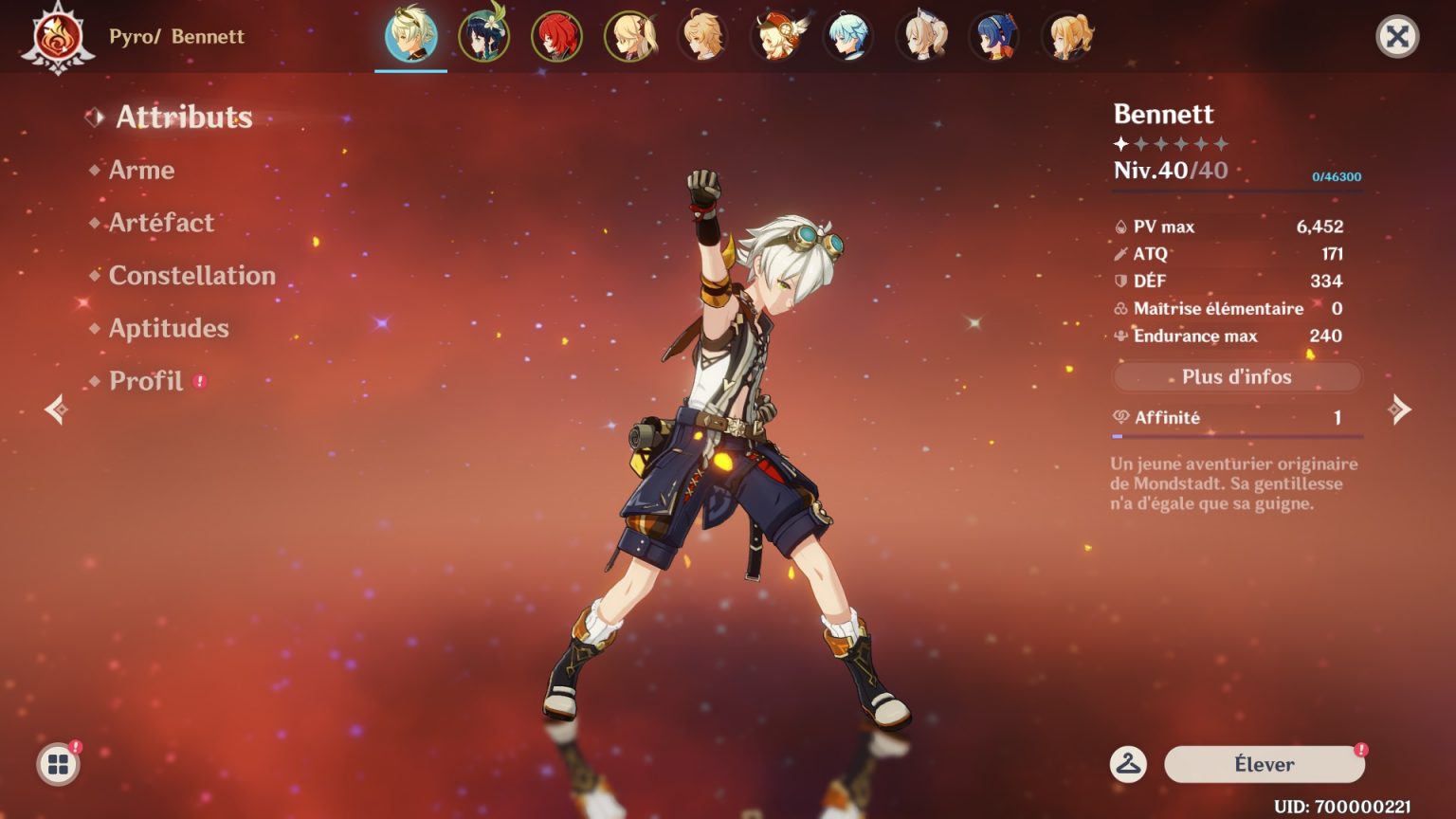The width and height of the screenshot is (1456, 819).
Task: Switch to the Arme section
Action: point(141,171)
